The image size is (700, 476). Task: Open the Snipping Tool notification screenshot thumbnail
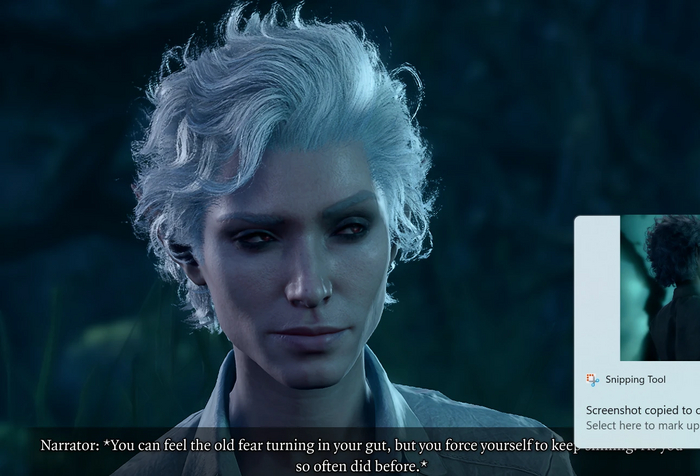click(x=660, y=288)
